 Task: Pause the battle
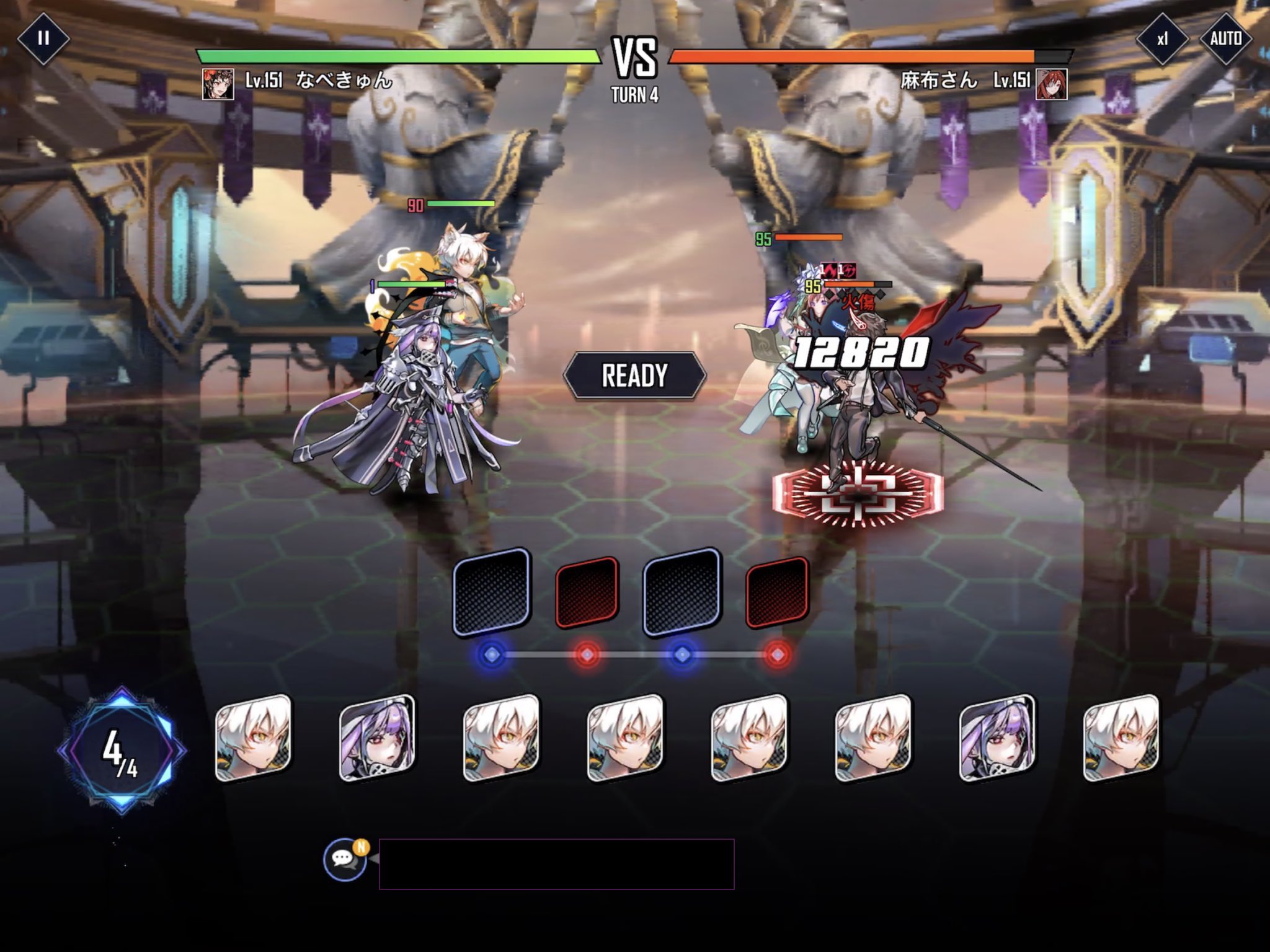click(x=43, y=38)
